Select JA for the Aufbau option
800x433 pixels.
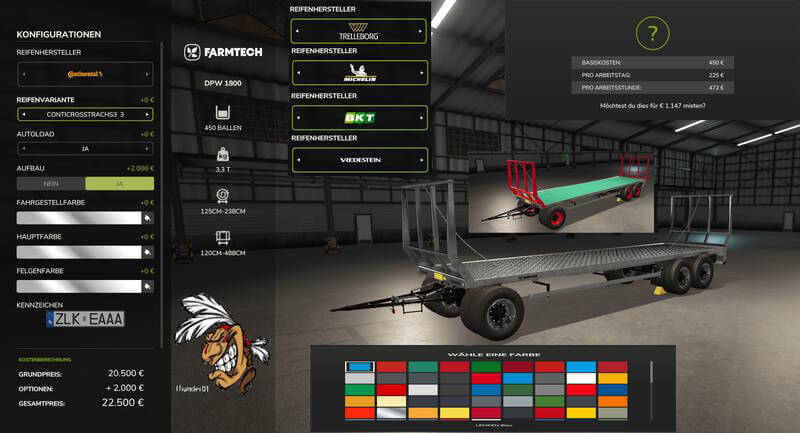tap(119, 183)
